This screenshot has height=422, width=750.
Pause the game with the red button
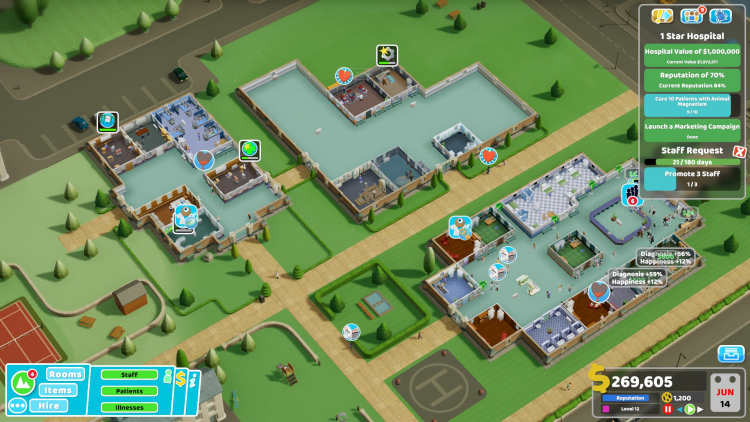click(667, 409)
